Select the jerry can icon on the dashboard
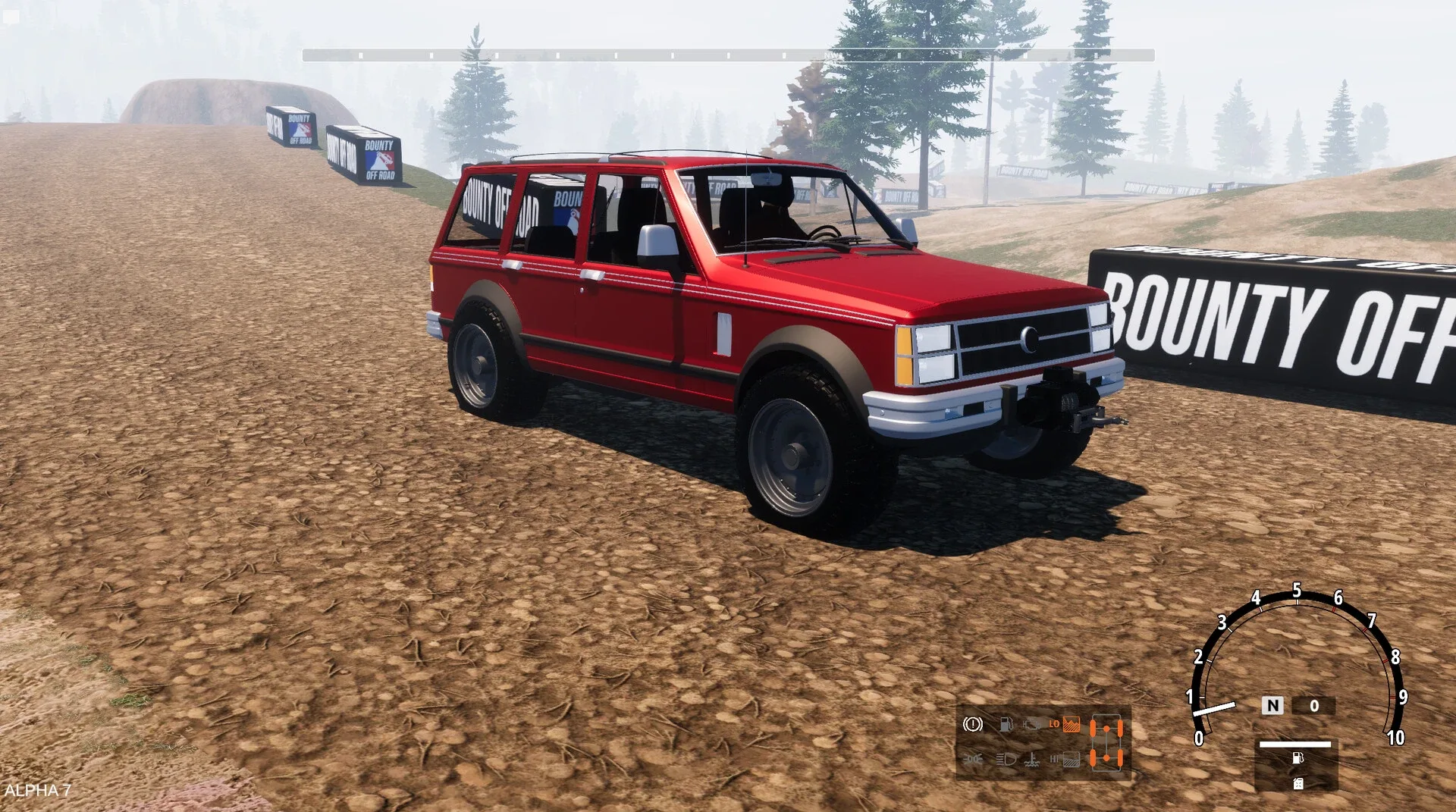 pos(1298,785)
